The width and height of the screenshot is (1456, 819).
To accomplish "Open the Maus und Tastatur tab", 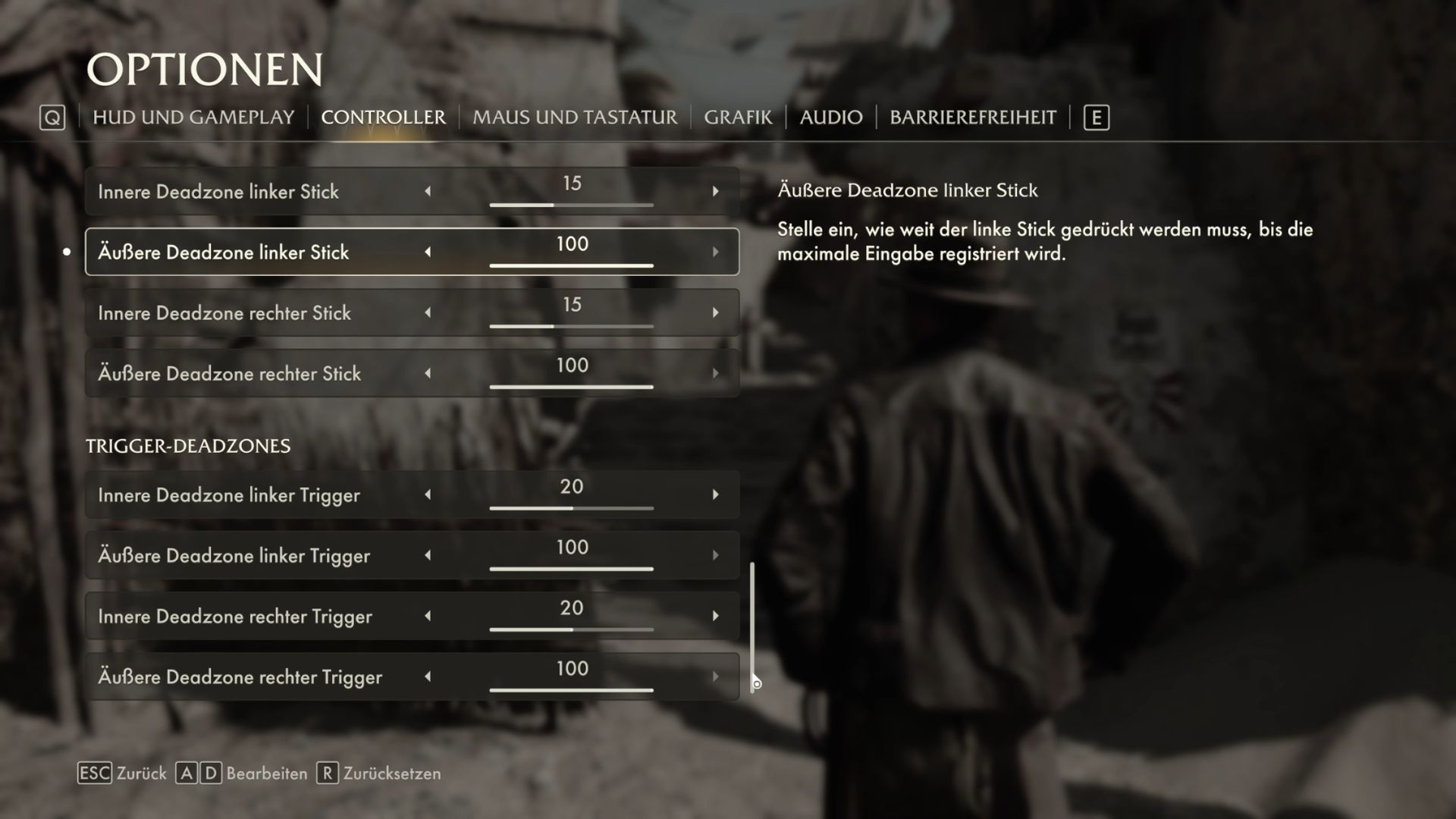I will (575, 118).
